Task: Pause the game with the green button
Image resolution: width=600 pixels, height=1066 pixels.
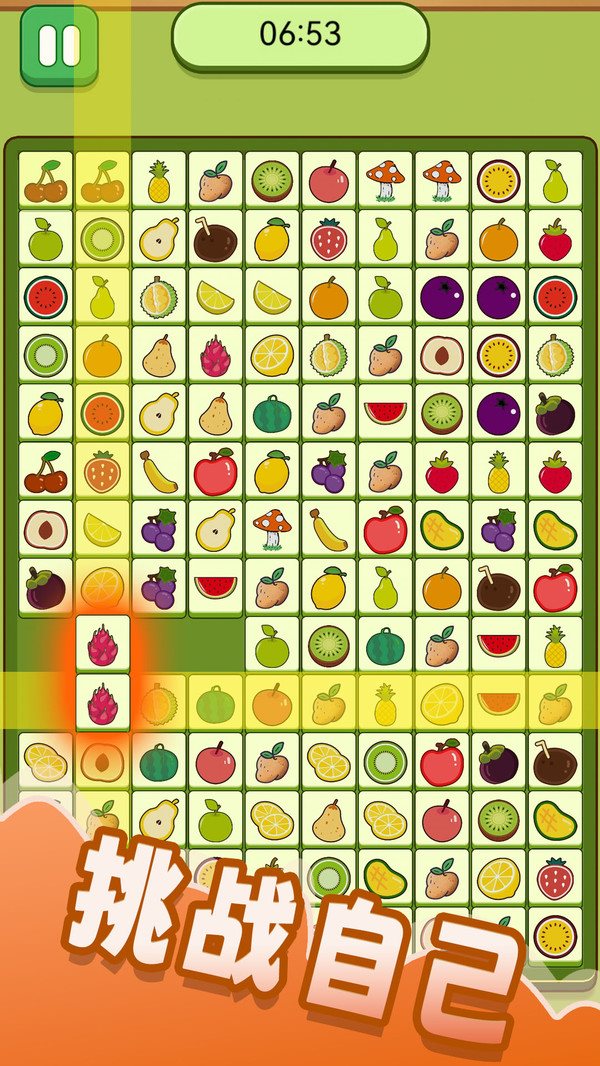Action: [59, 45]
